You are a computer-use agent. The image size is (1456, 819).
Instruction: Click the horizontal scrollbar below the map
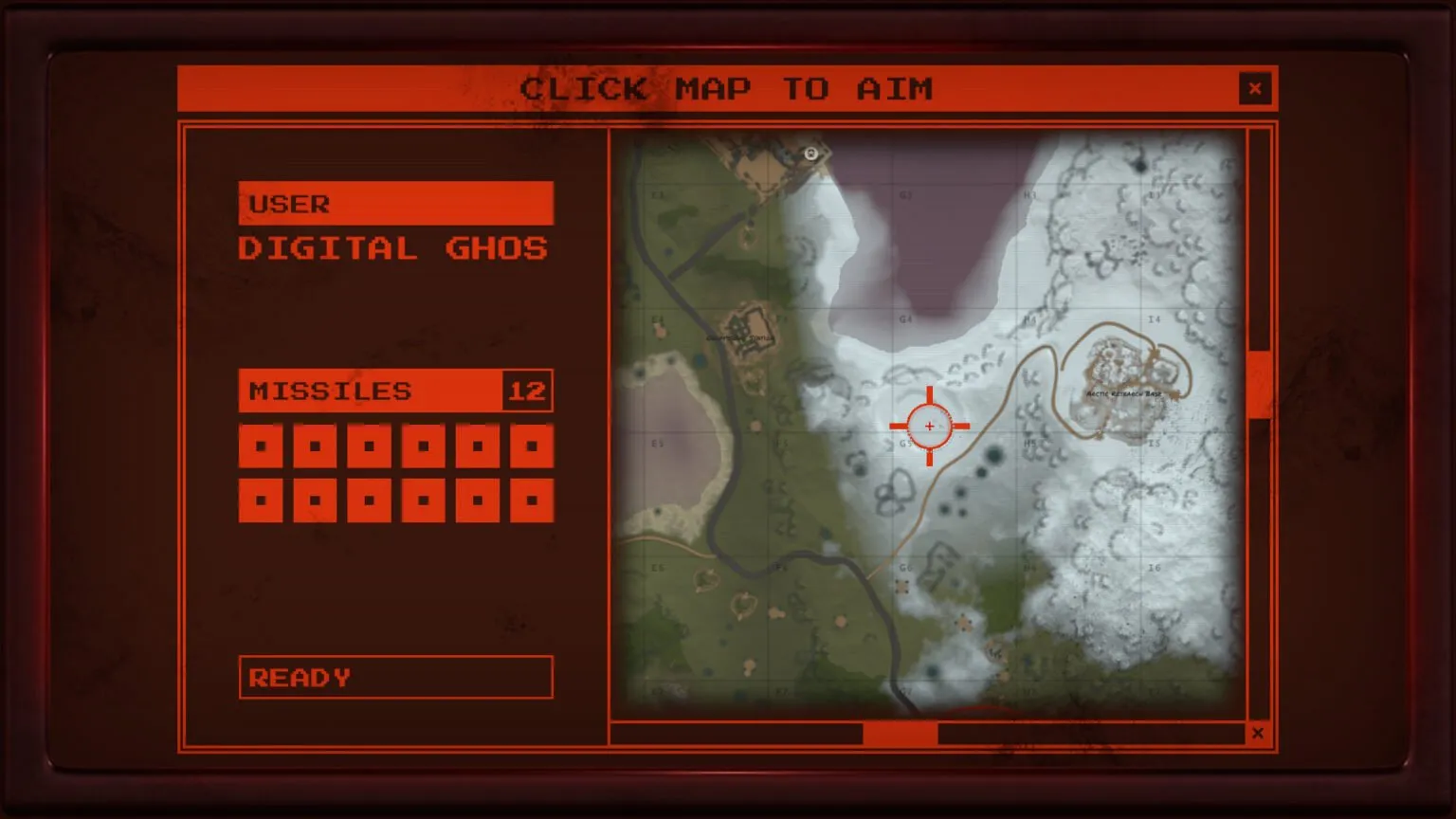901,733
